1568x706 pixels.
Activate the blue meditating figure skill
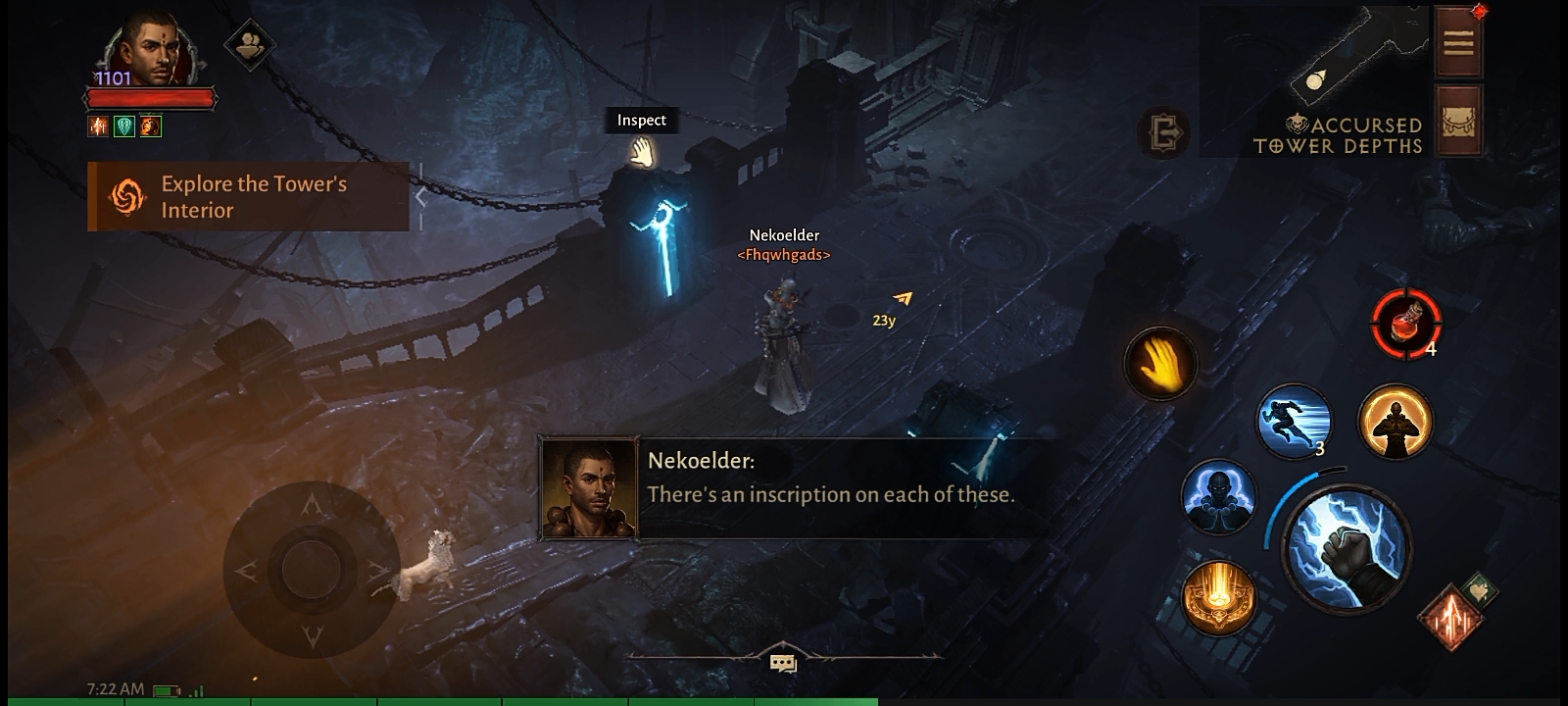[x=1218, y=497]
